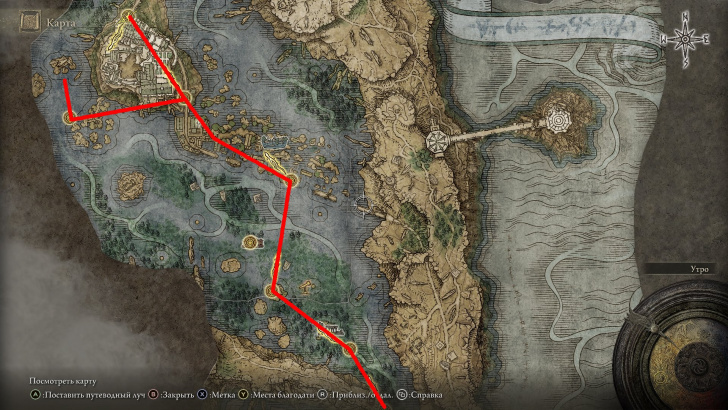Click the round gate icon at the bridge start

[437, 143]
